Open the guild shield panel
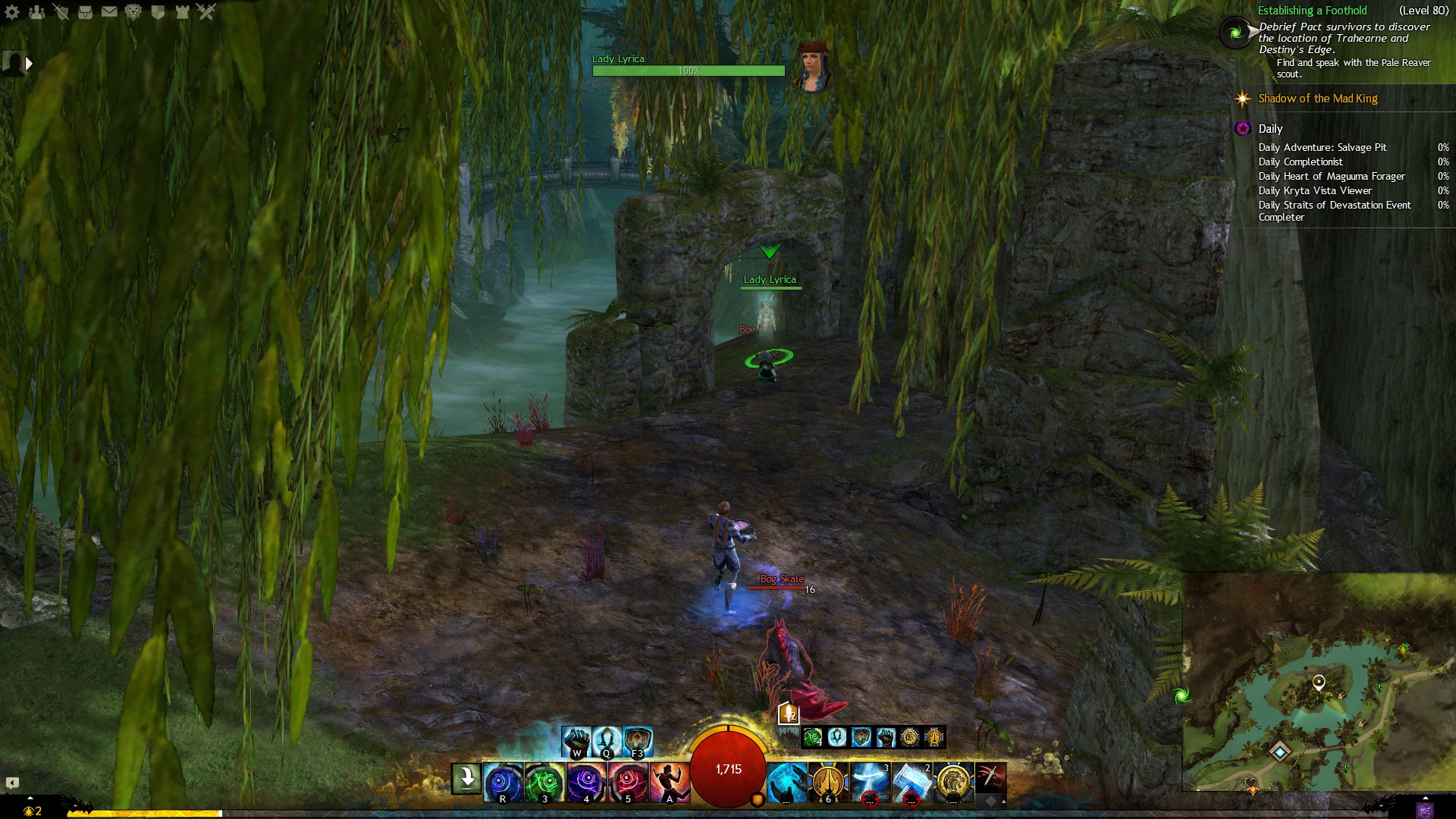The width and height of the screenshot is (1456, 819). click(158, 11)
